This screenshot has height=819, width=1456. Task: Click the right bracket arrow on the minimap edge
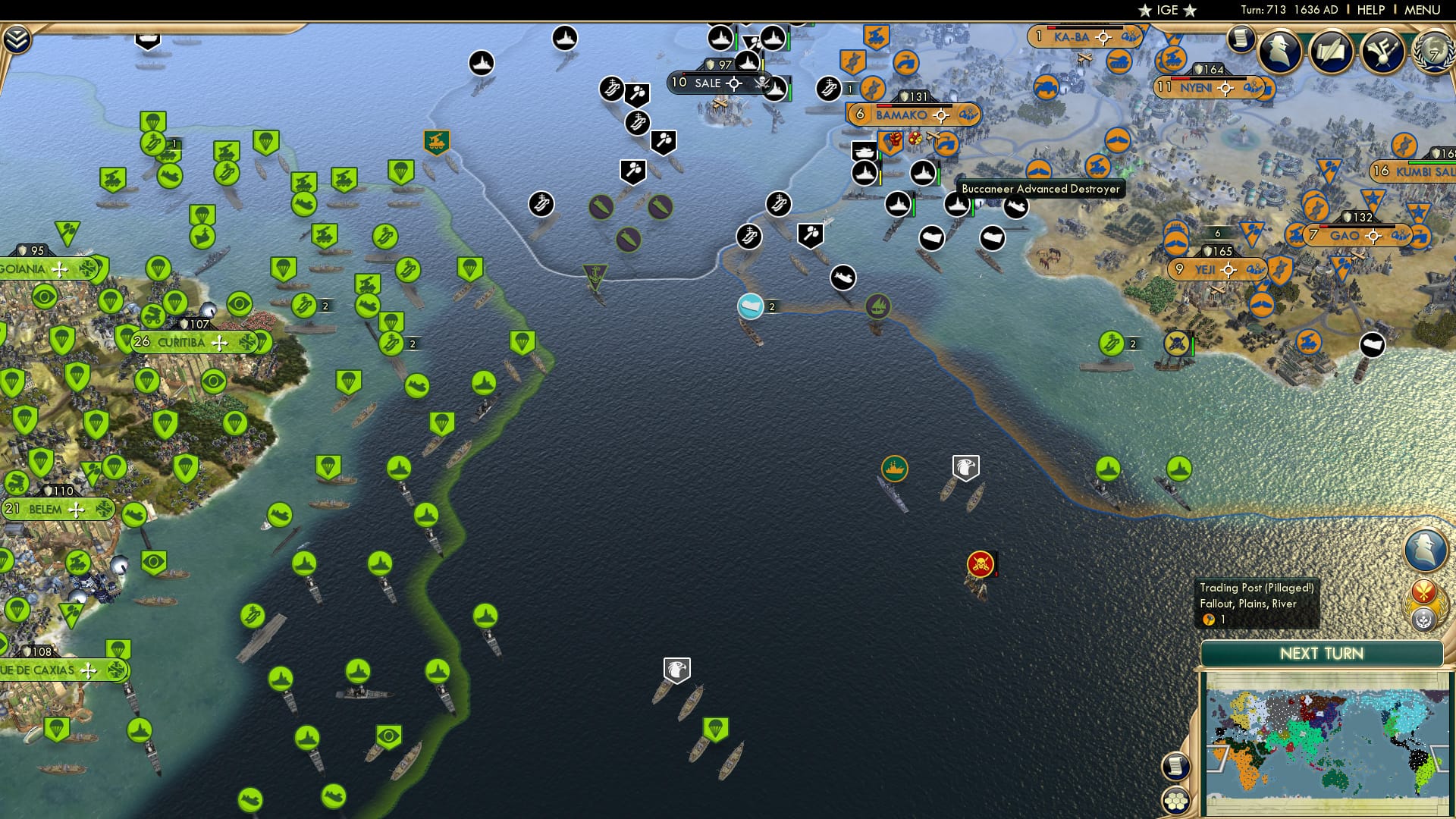(x=1438, y=755)
